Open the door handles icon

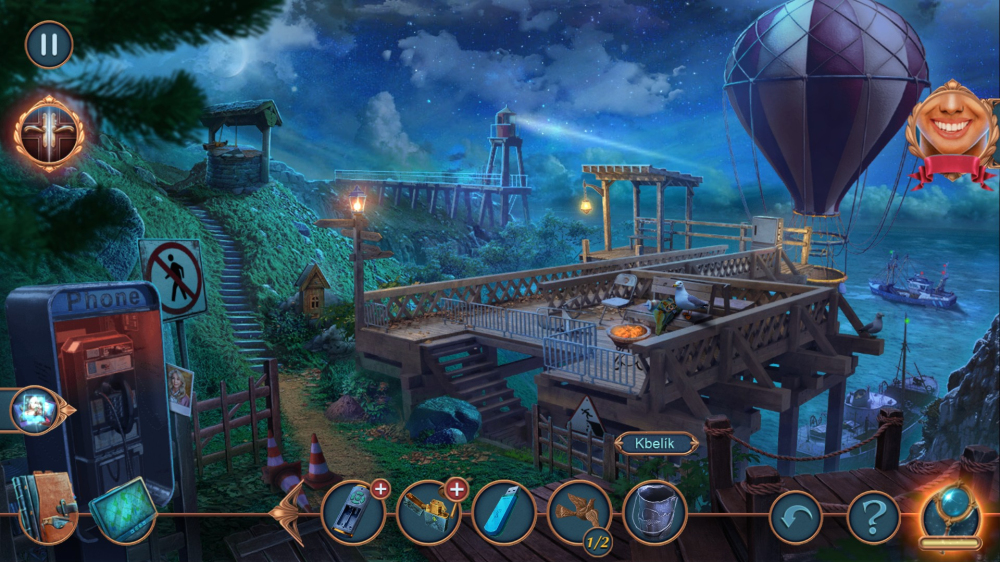[x=48, y=133]
